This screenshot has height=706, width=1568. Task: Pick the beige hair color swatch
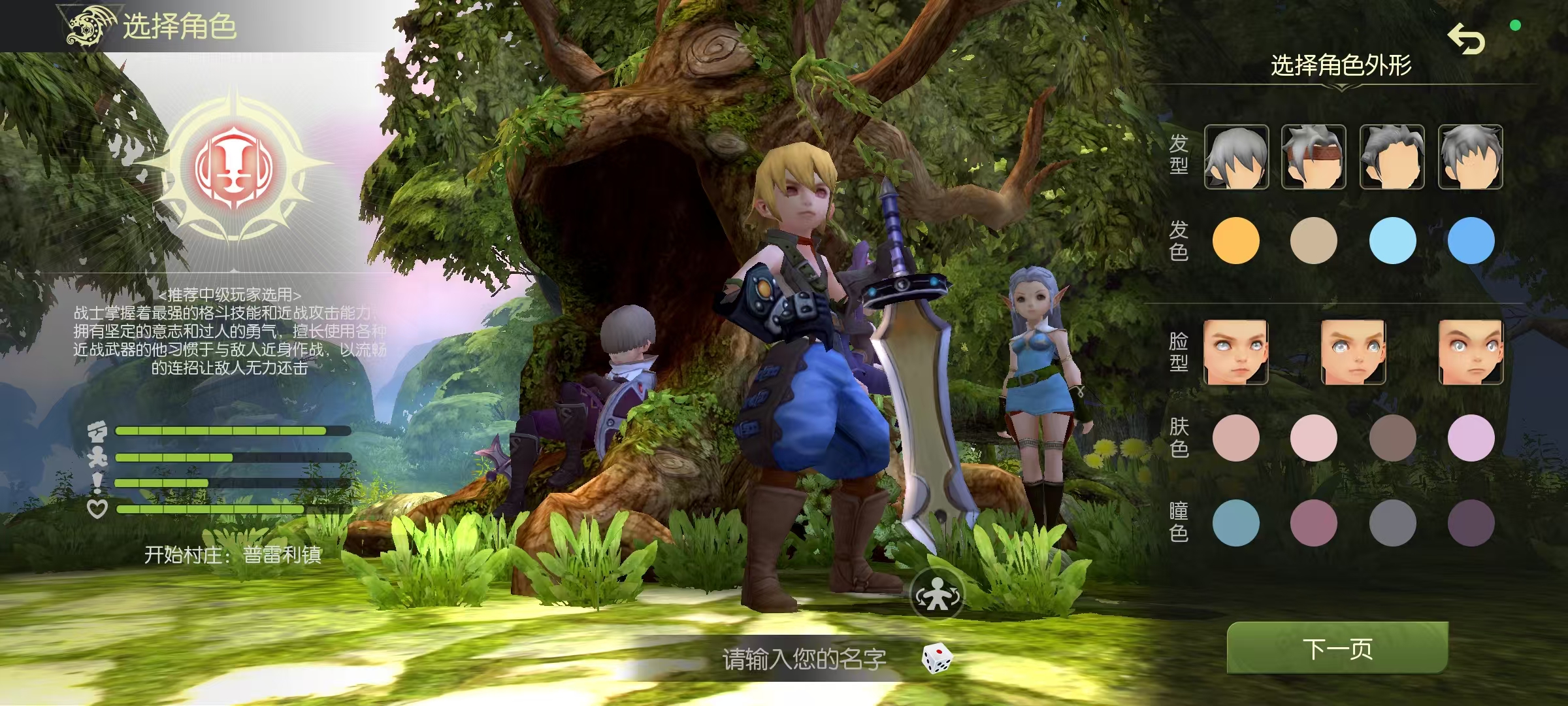[x=1313, y=241]
